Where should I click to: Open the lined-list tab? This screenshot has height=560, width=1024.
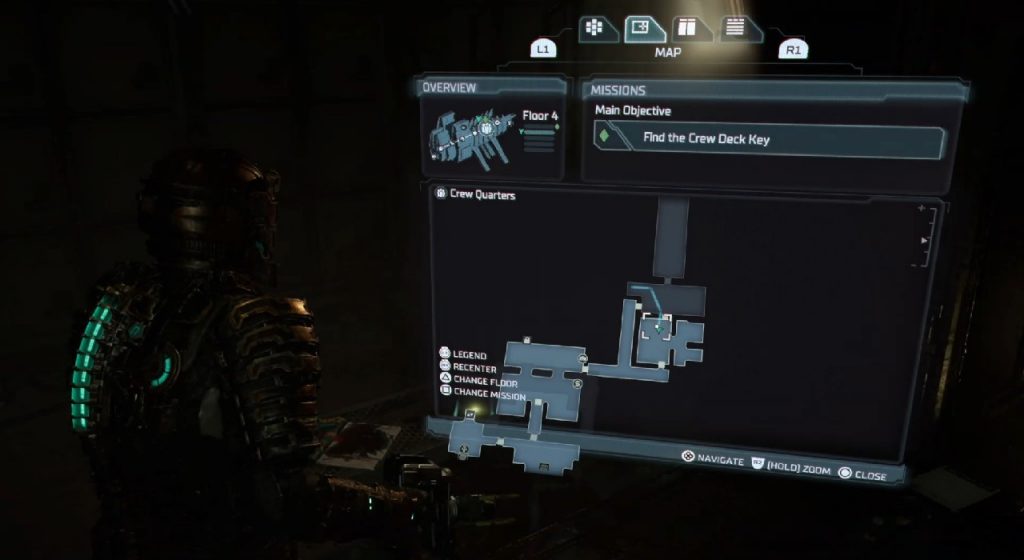click(x=736, y=27)
